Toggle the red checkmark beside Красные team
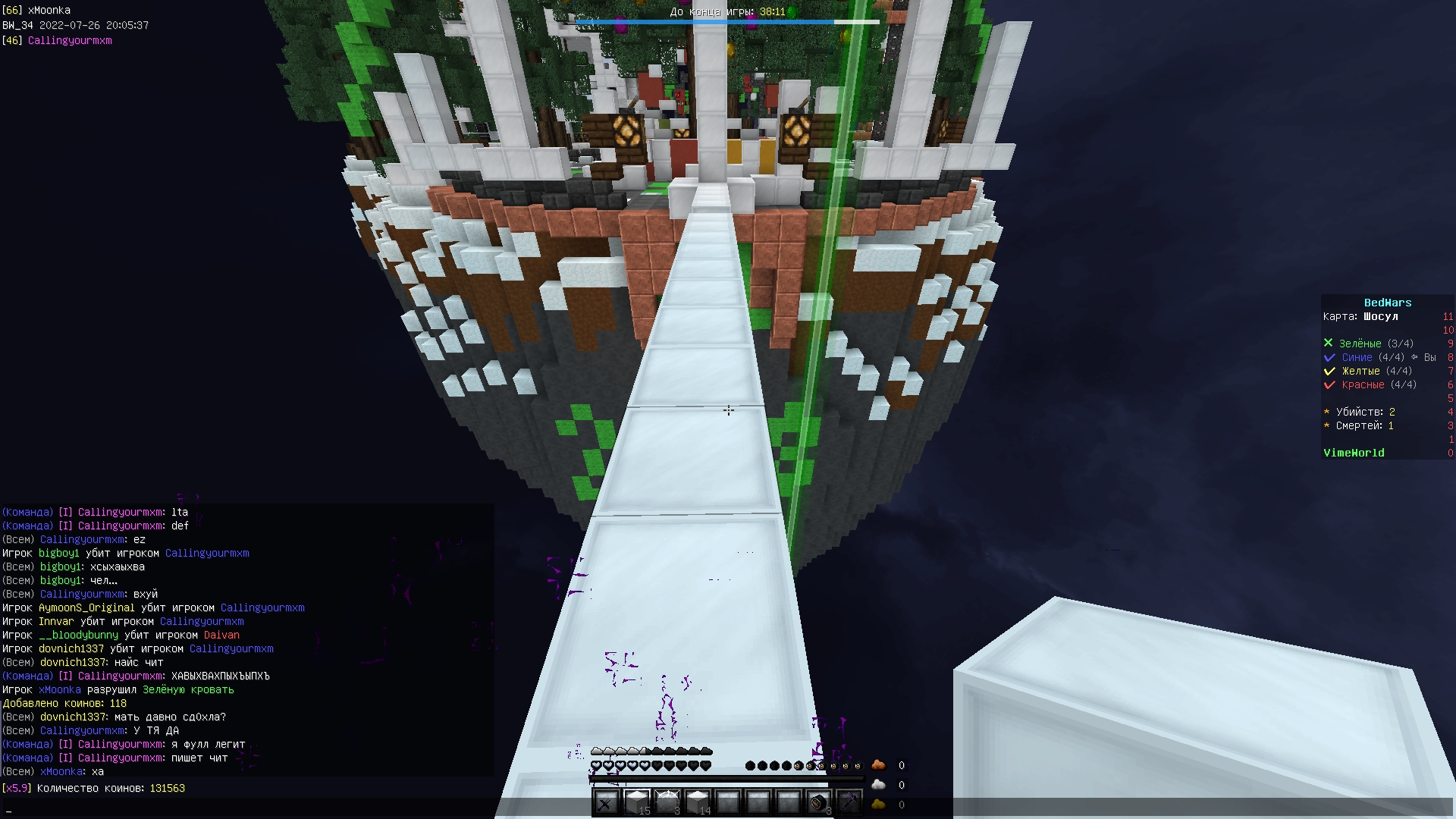This screenshot has height=819, width=1456. click(x=1329, y=384)
